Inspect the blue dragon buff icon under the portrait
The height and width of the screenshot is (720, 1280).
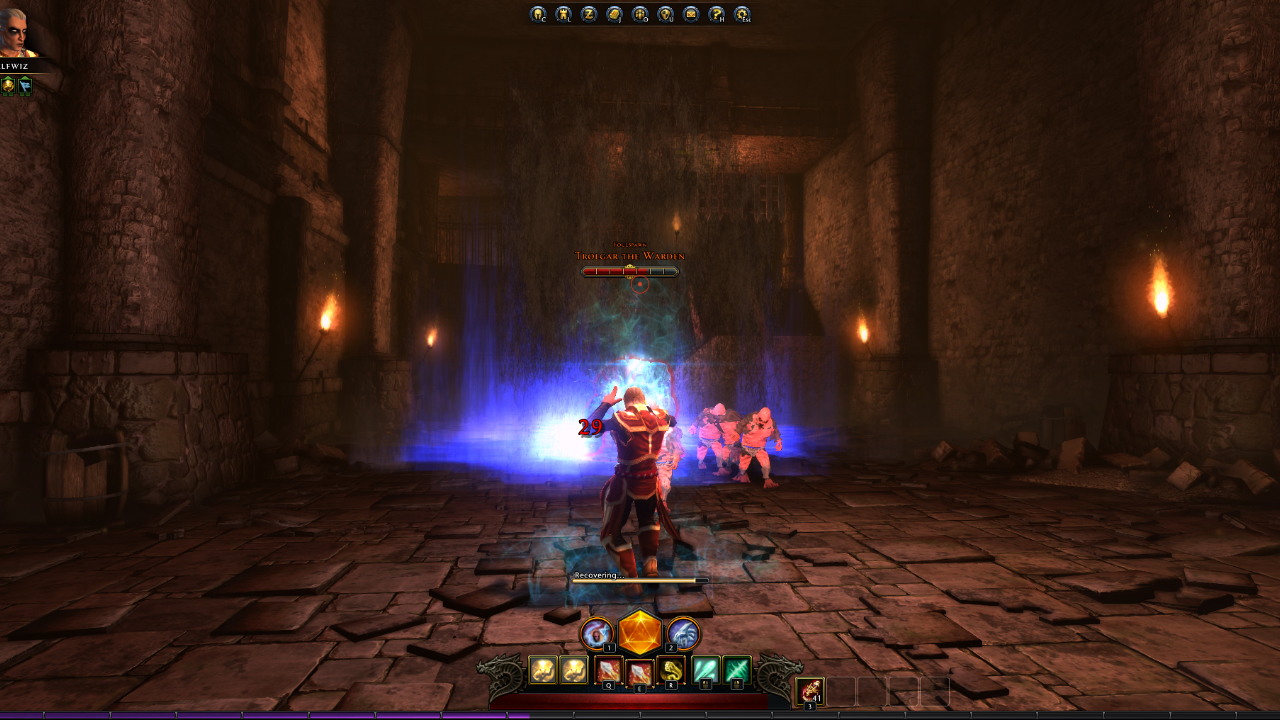pos(26,86)
